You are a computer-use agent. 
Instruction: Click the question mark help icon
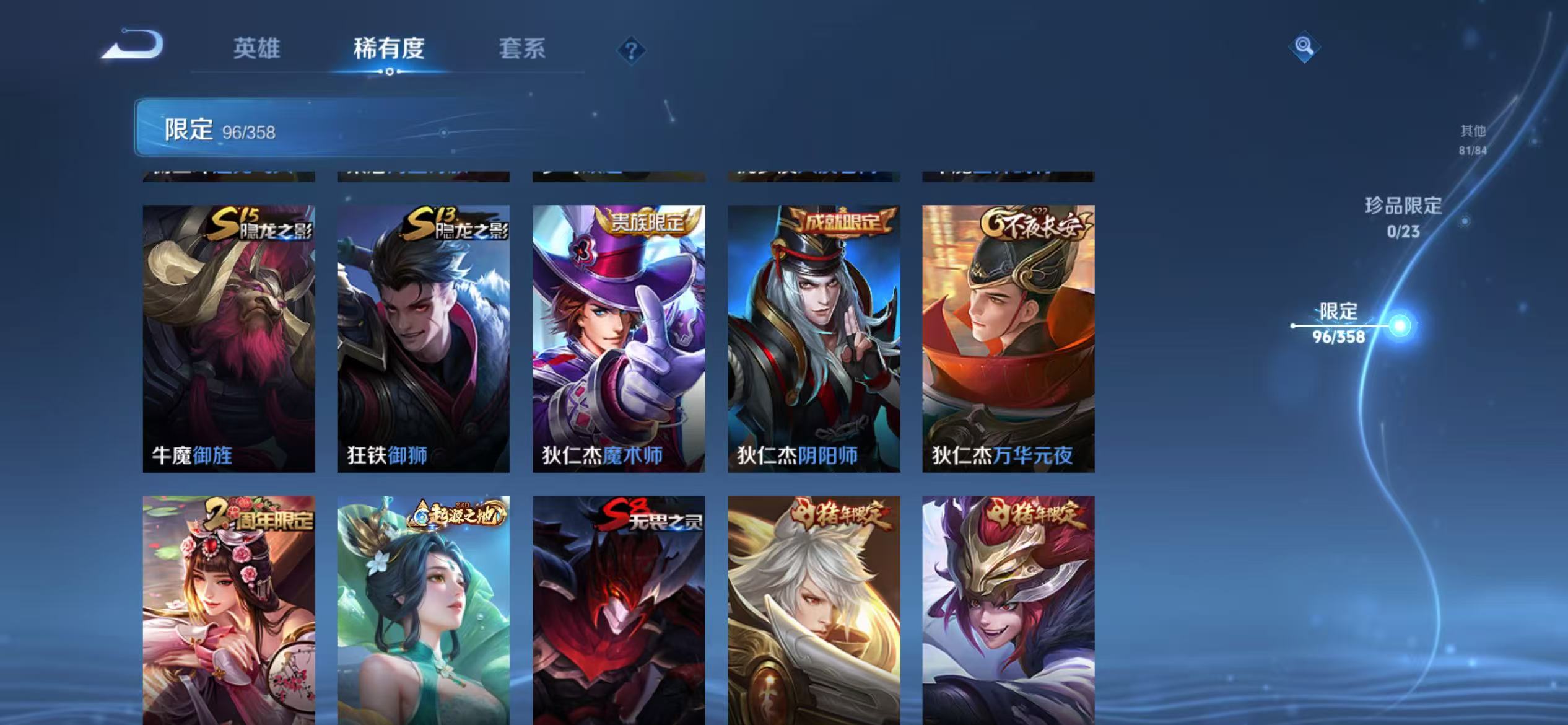click(x=630, y=51)
